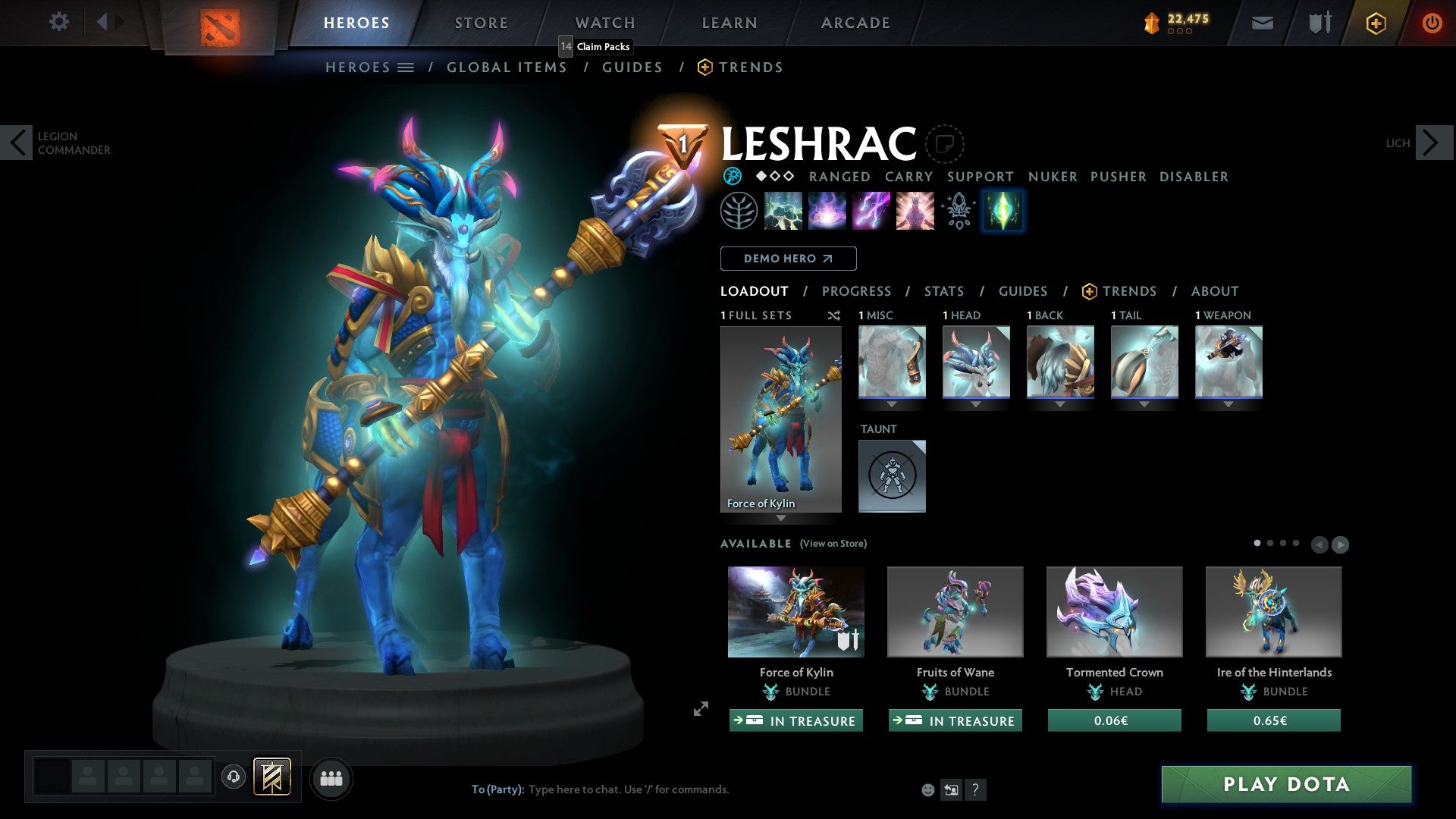Open the voice chat headset icon

(233, 777)
